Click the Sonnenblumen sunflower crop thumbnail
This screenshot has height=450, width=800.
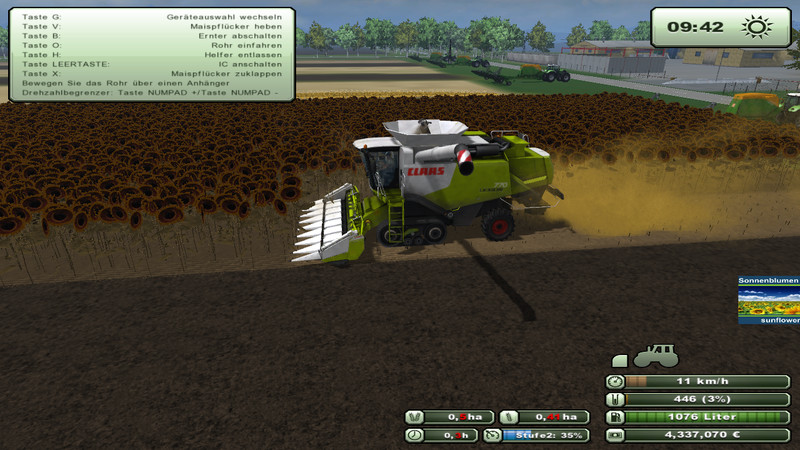pyautogui.click(x=769, y=301)
